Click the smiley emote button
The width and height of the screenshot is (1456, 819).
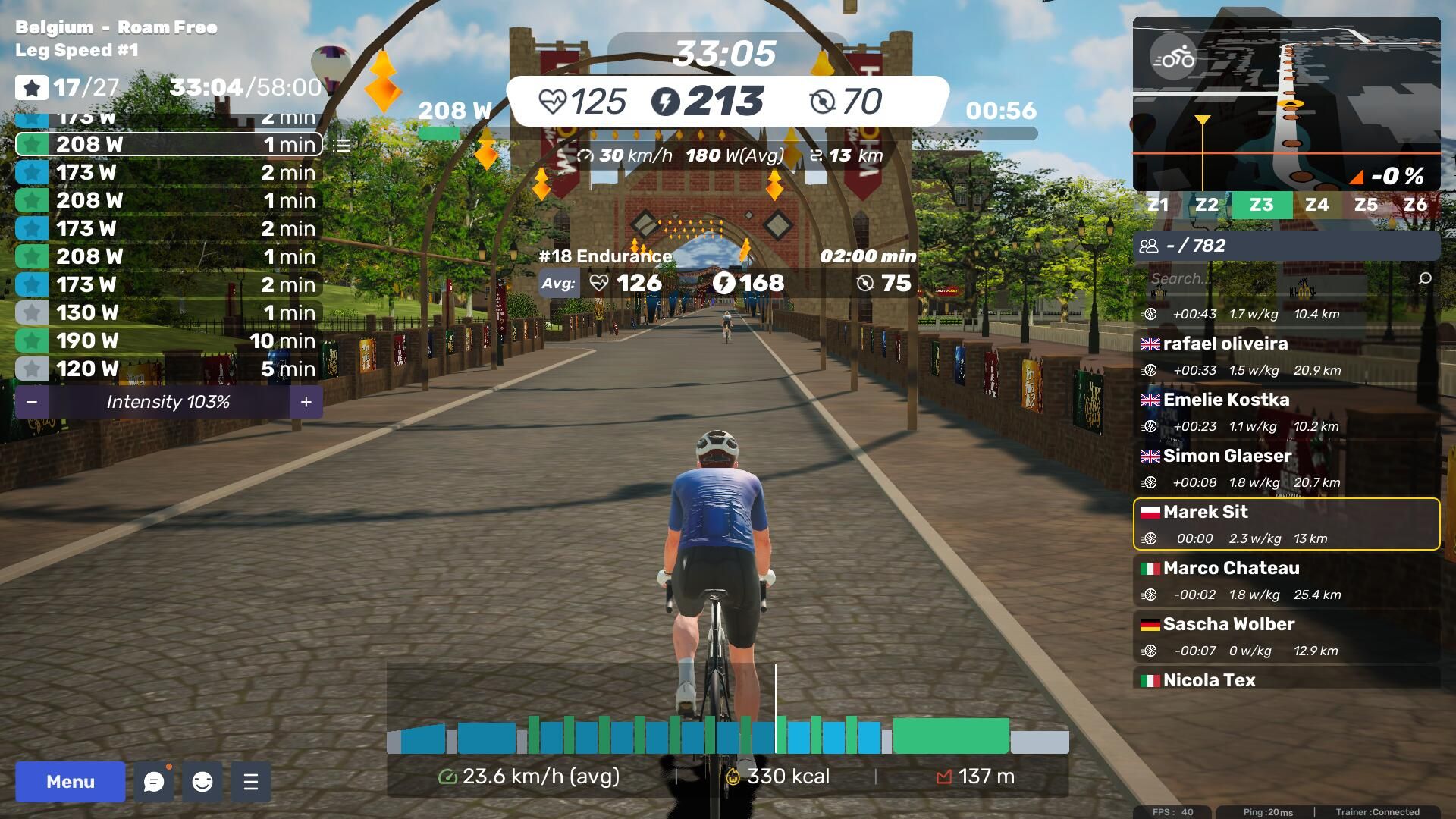pyautogui.click(x=202, y=782)
